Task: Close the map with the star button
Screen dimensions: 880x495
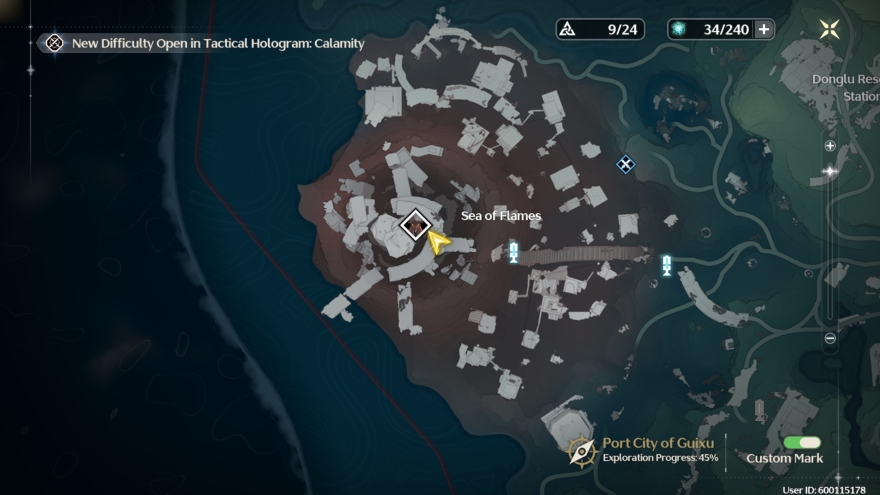Action: tap(829, 29)
